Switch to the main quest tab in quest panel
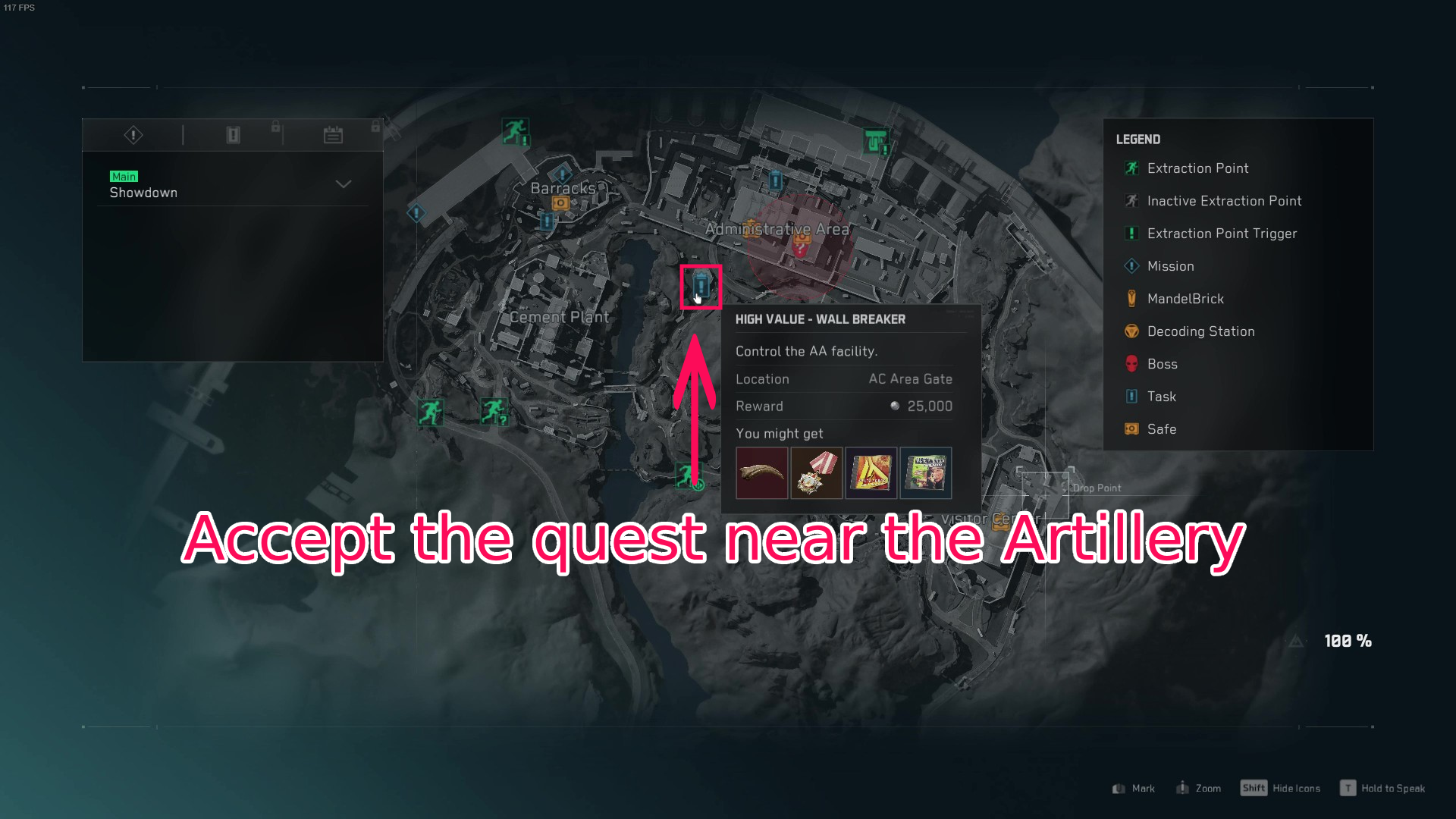The image size is (1456, 819). click(x=133, y=135)
